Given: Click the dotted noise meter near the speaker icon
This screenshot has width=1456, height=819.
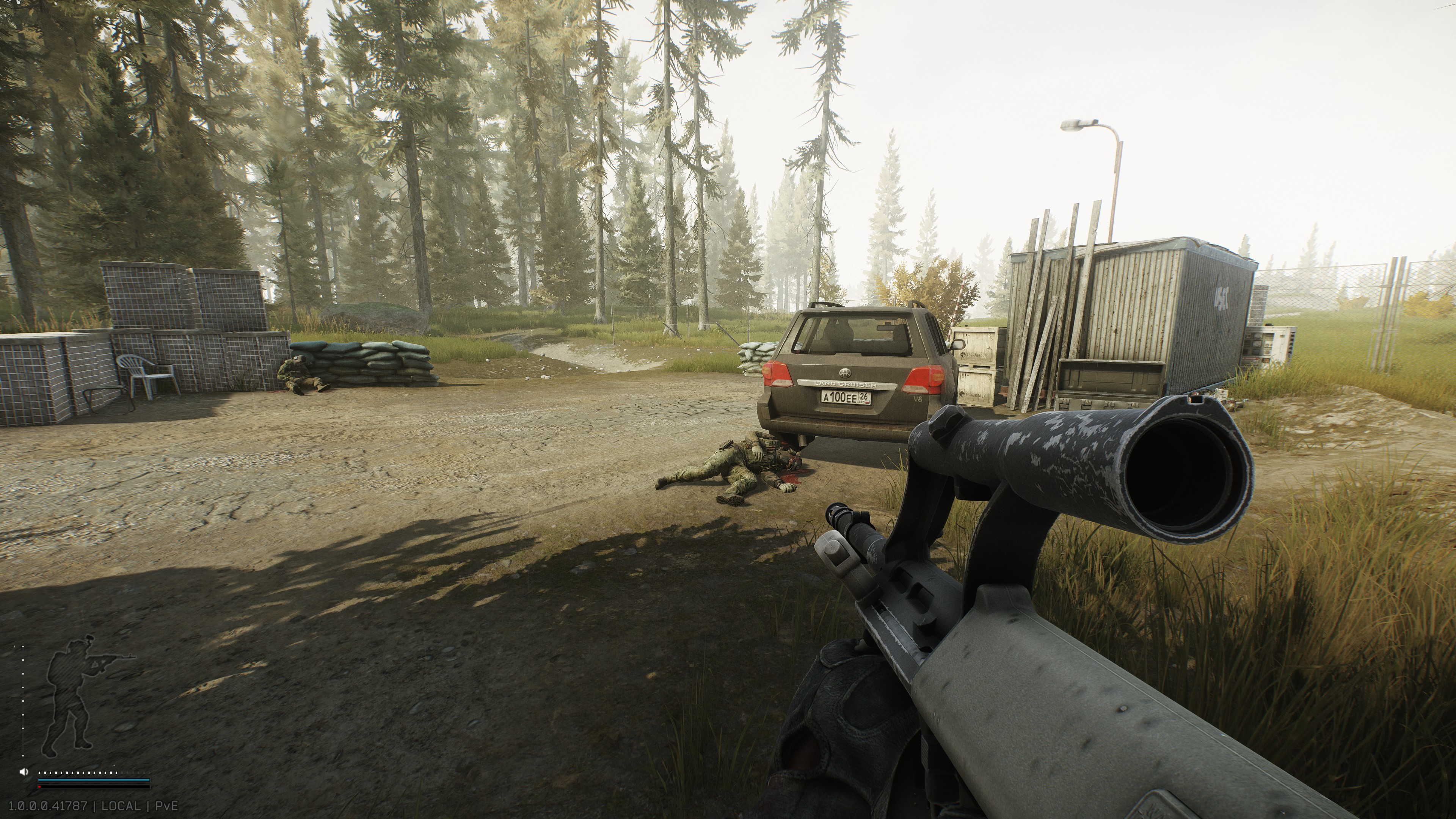Looking at the screenshot, I should click(88, 773).
